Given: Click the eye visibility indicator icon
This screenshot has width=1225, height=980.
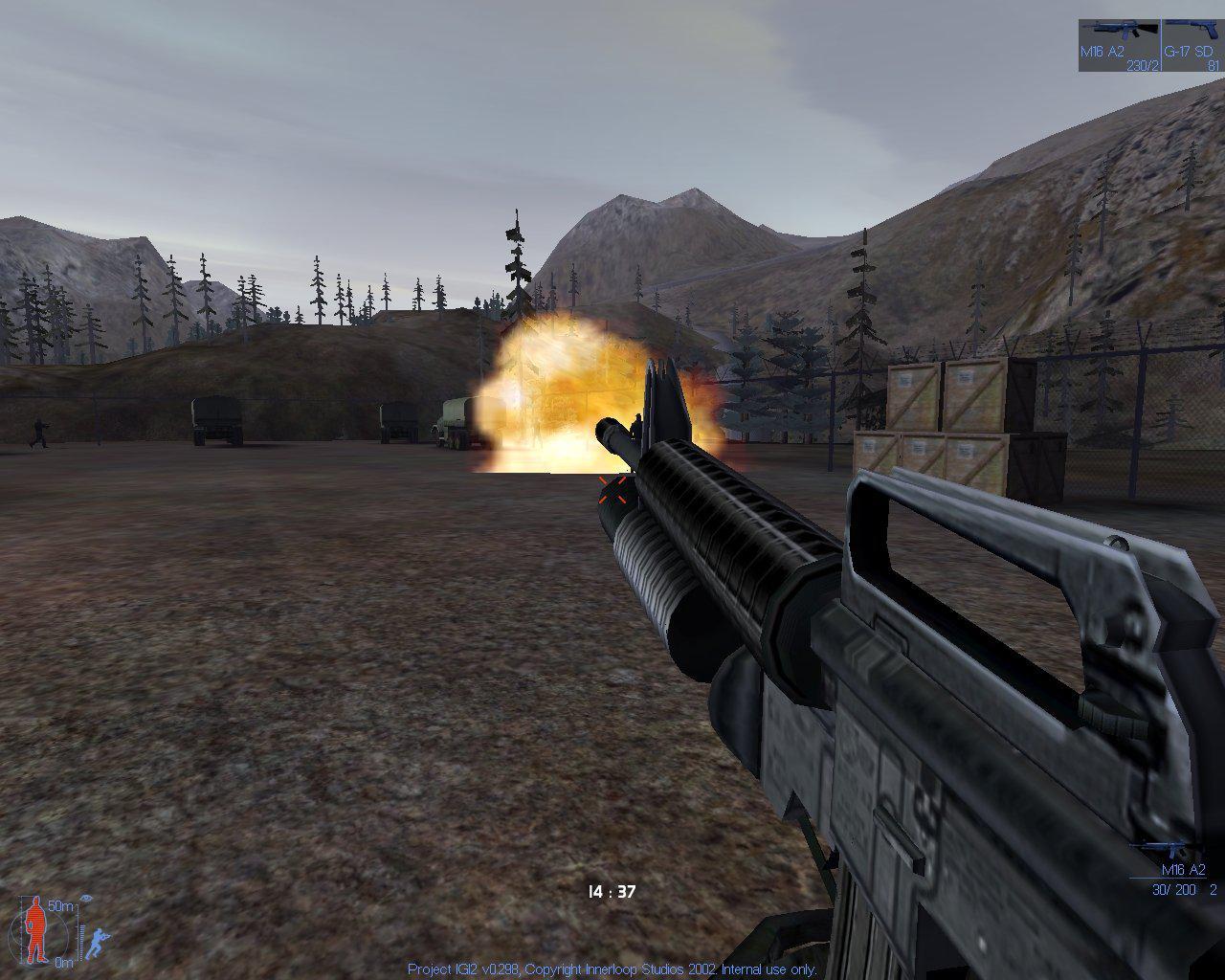Looking at the screenshot, I should pyautogui.click(x=86, y=898).
